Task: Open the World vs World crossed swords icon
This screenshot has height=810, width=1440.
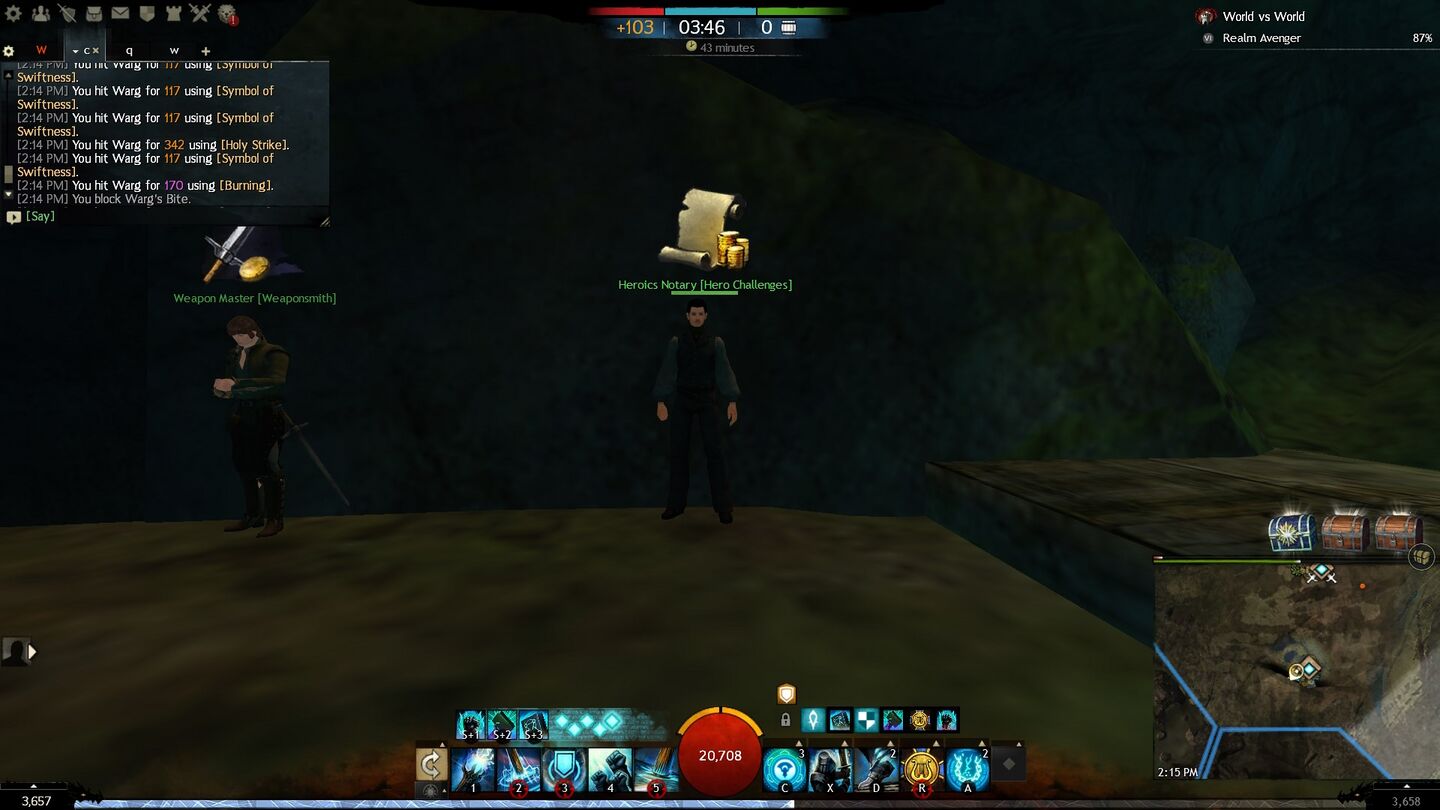Action: (x=200, y=14)
